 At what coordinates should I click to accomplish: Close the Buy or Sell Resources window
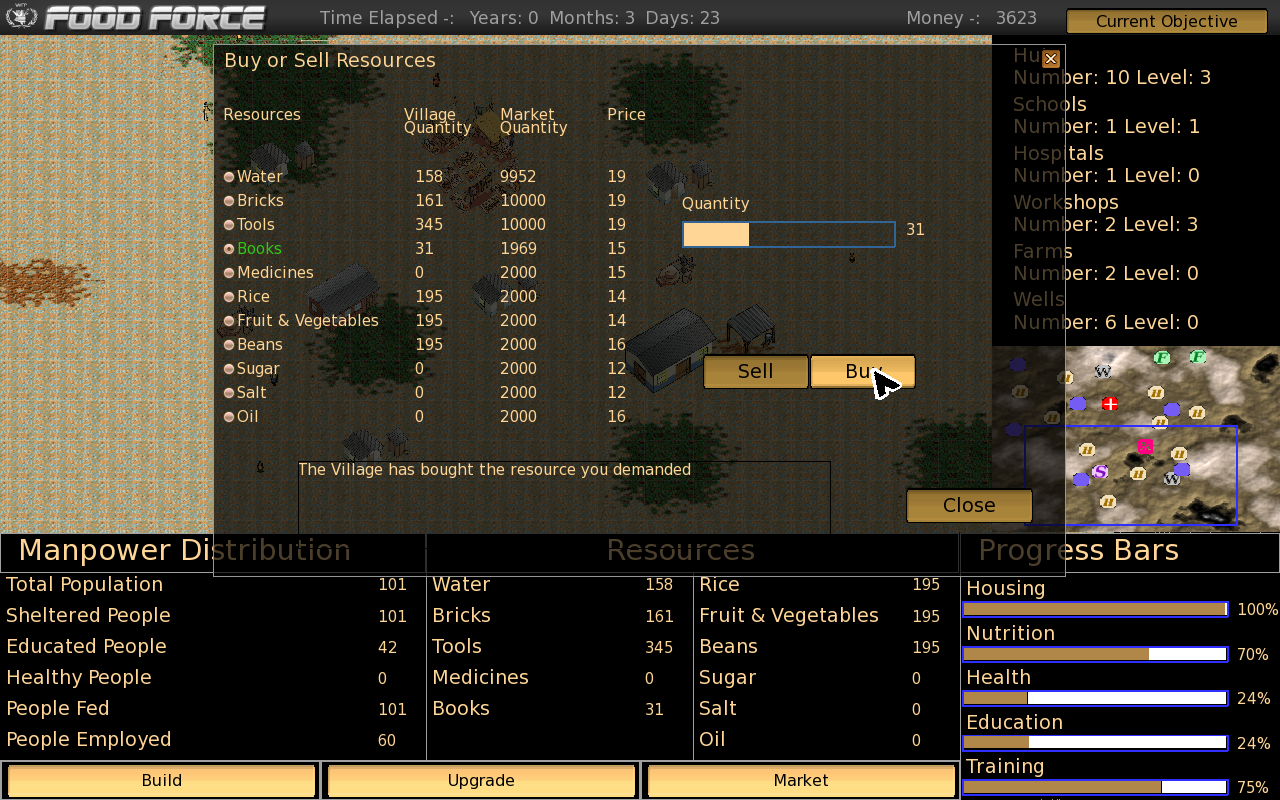pyautogui.click(x=1050, y=59)
